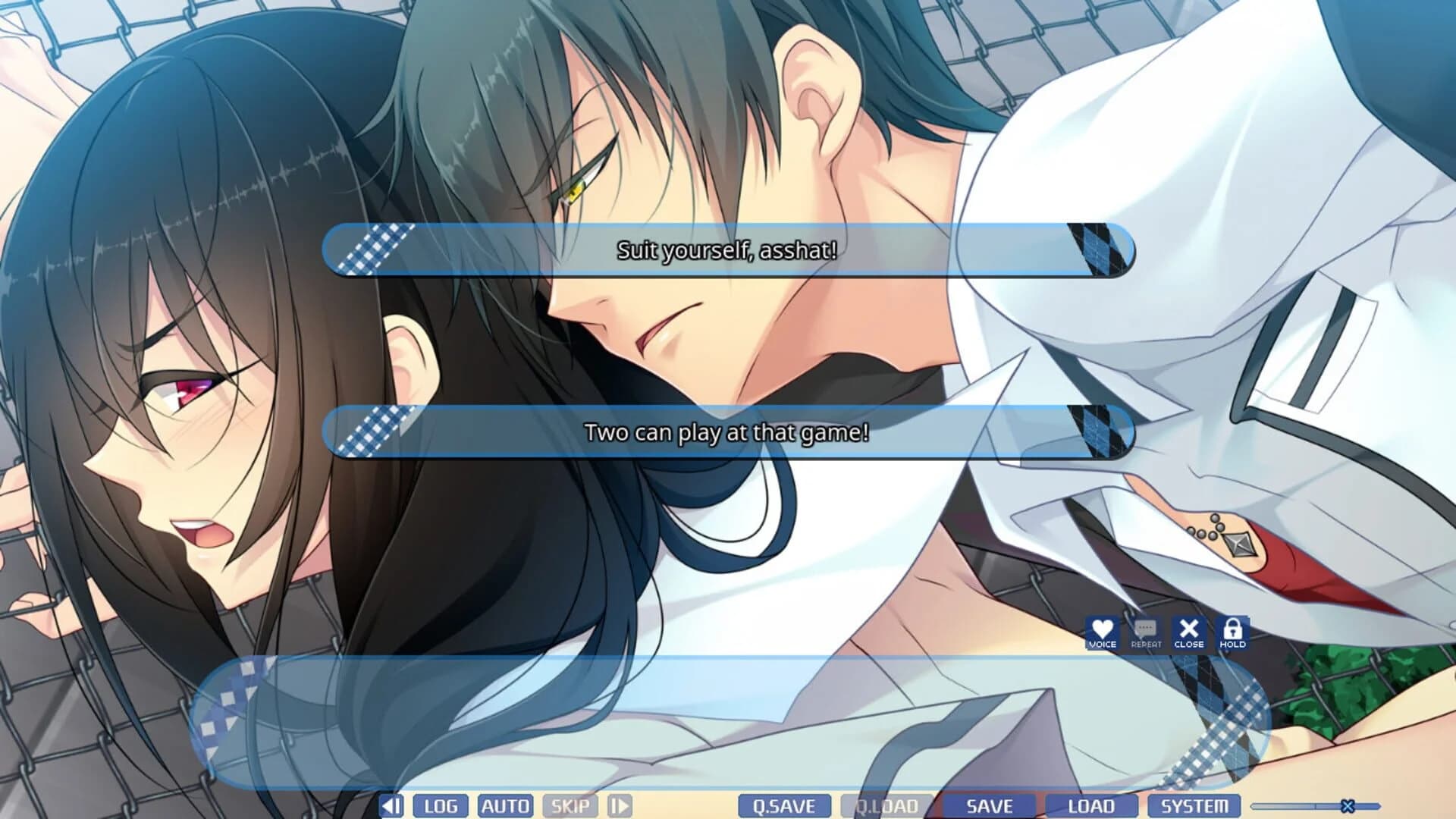
Task: Toggle AUTO text mode
Action: pyautogui.click(x=505, y=805)
